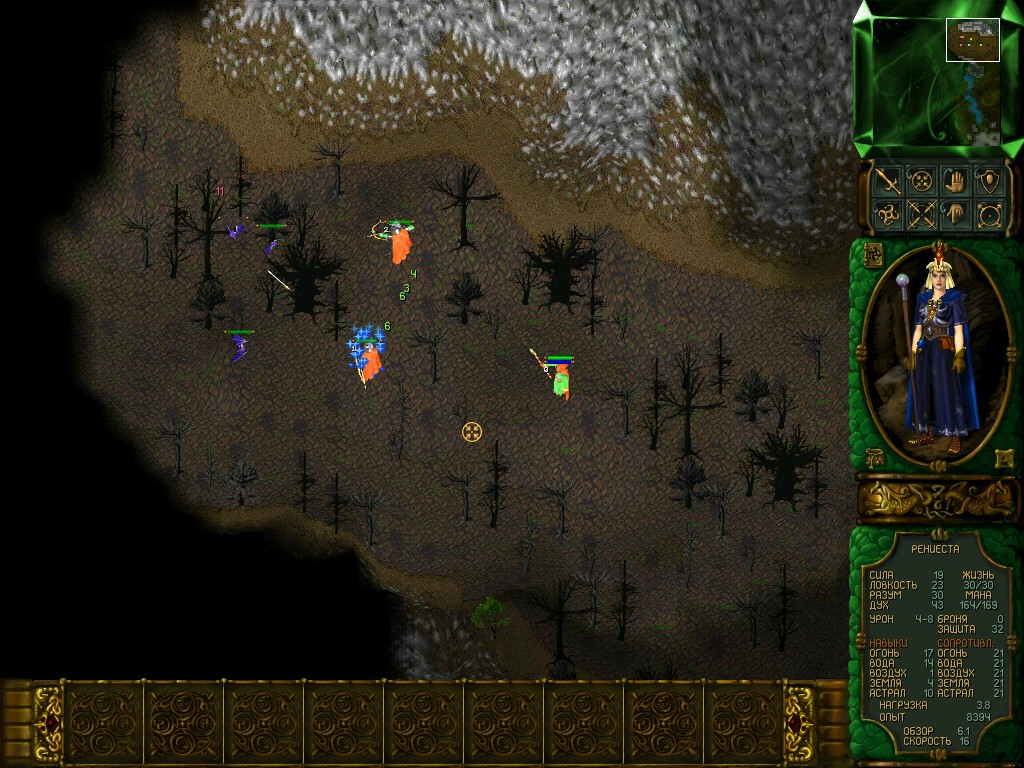This screenshot has height=768, width=1024.
Task: Click the square rune icon below the portrait
Action: coord(1001,459)
